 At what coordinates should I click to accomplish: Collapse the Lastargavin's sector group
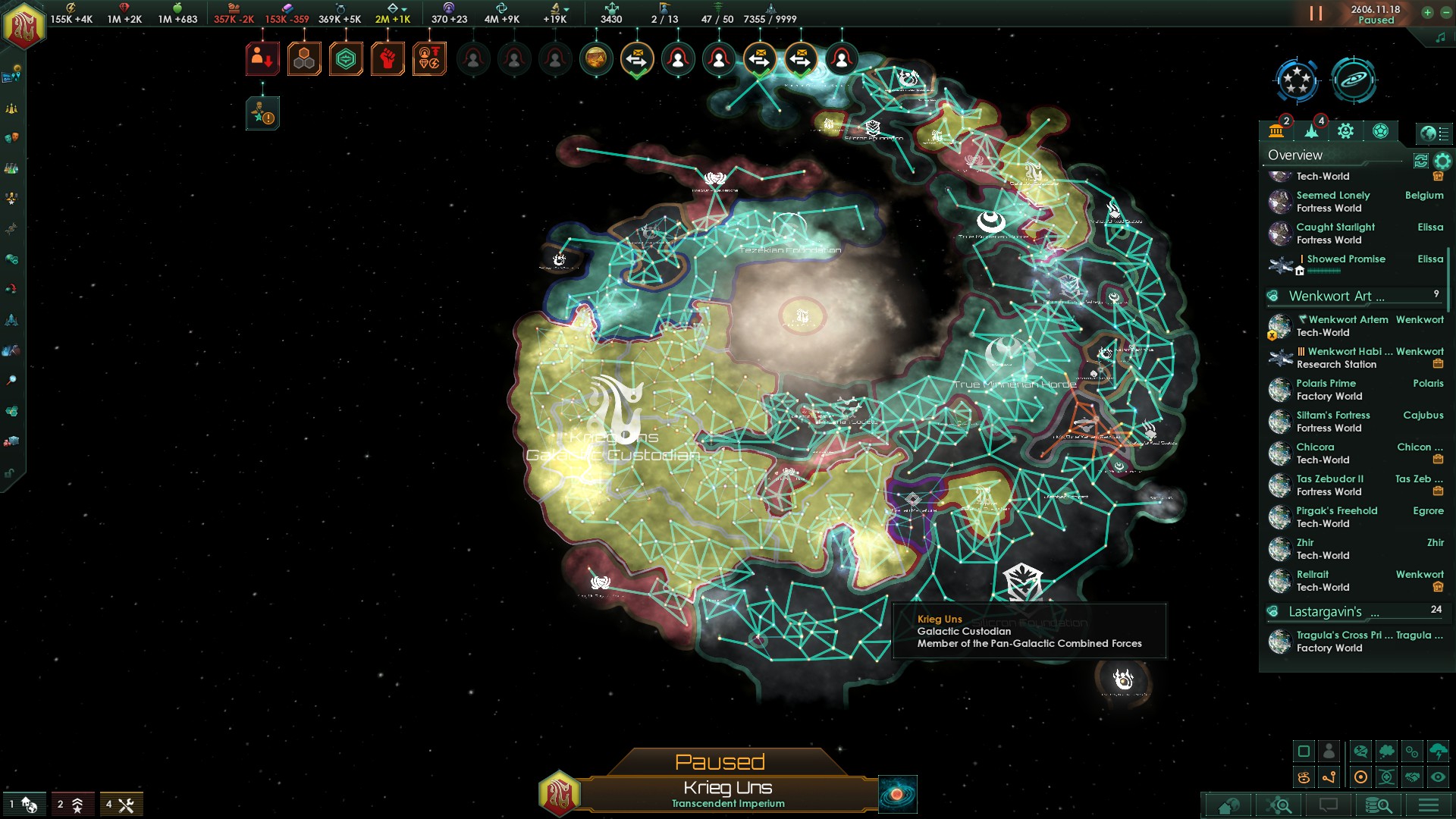tap(1273, 612)
